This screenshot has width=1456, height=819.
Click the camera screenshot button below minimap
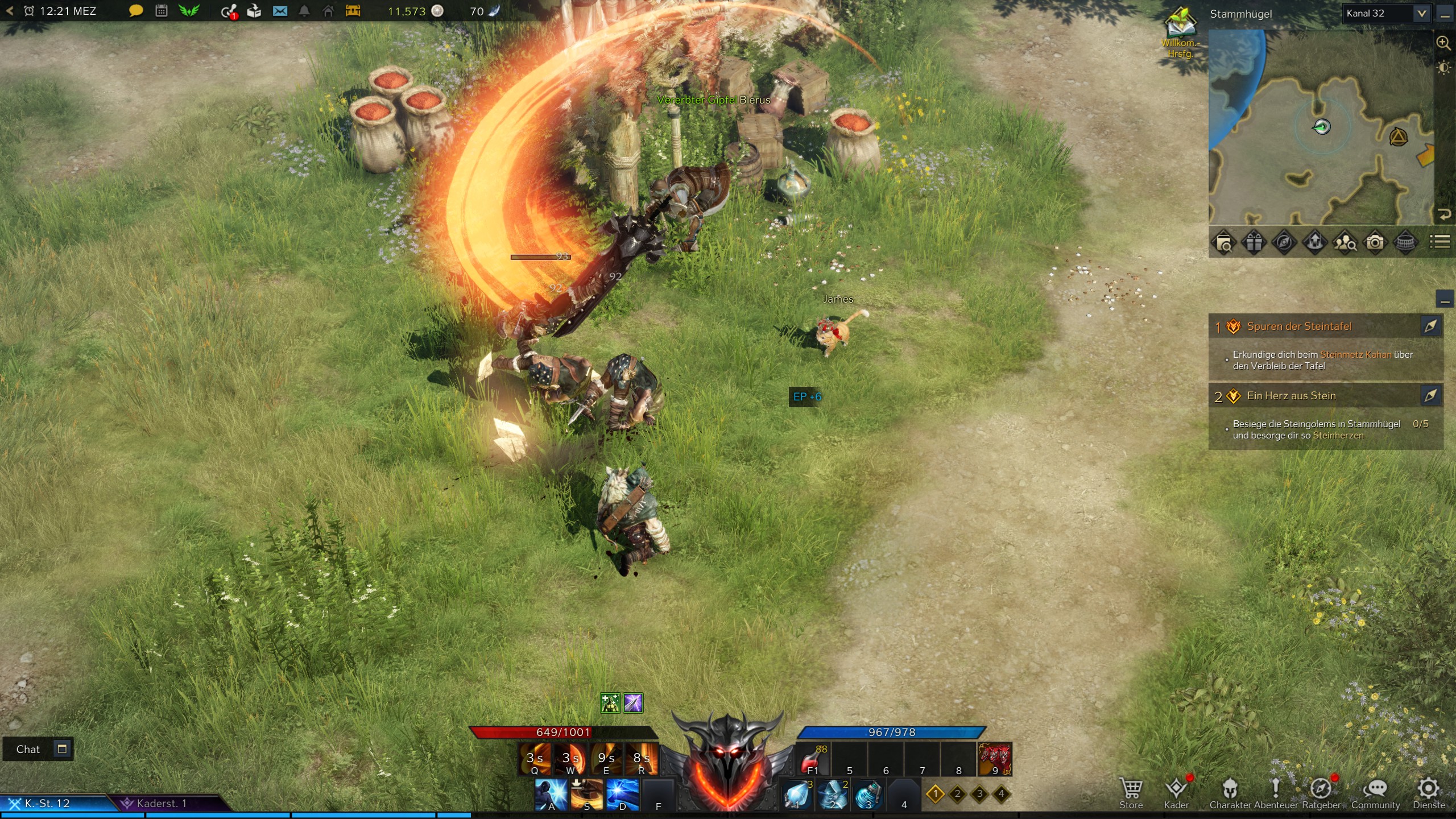(x=1375, y=243)
